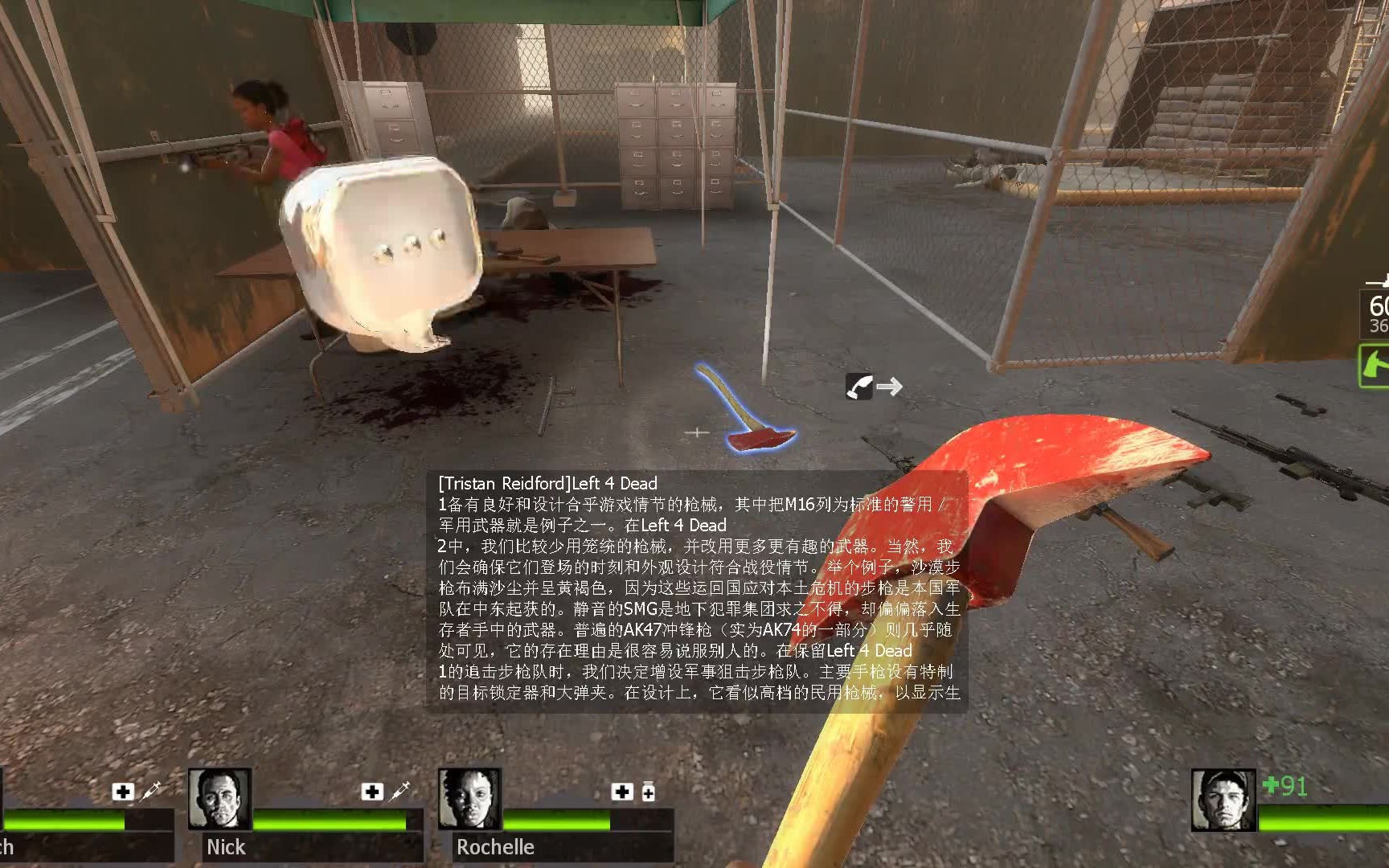
Task: Click Nick's survivor portrait
Action: coord(219,798)
